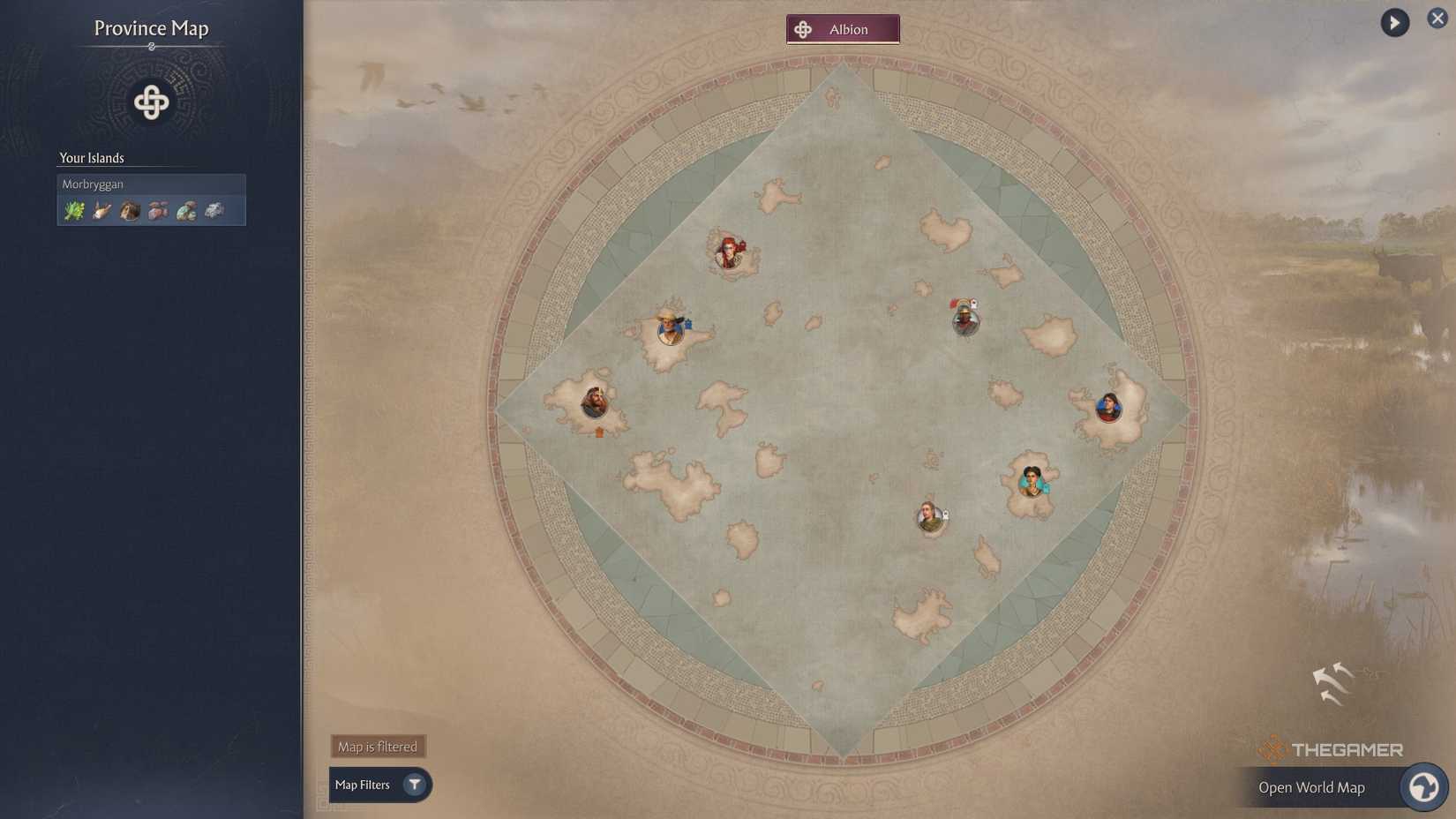Click the Albion emblem on the top banner
1456x819 pixels.
[x=803, y=28]
